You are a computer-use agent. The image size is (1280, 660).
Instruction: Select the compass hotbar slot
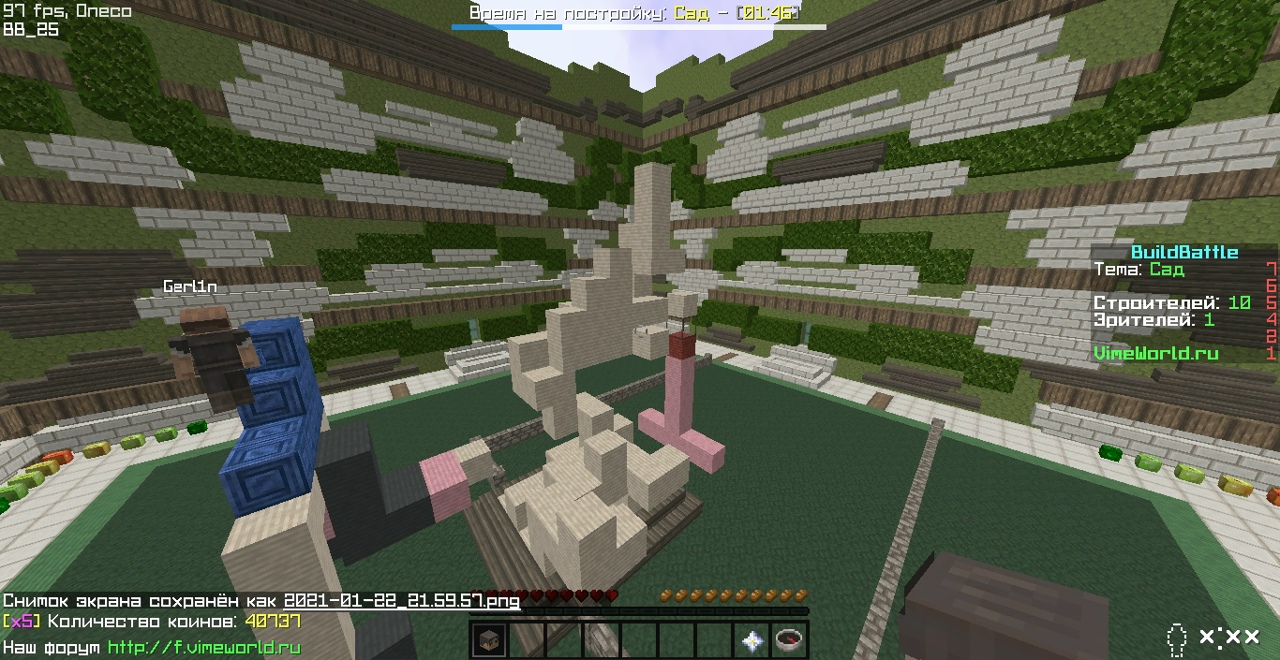pos(790,640)
